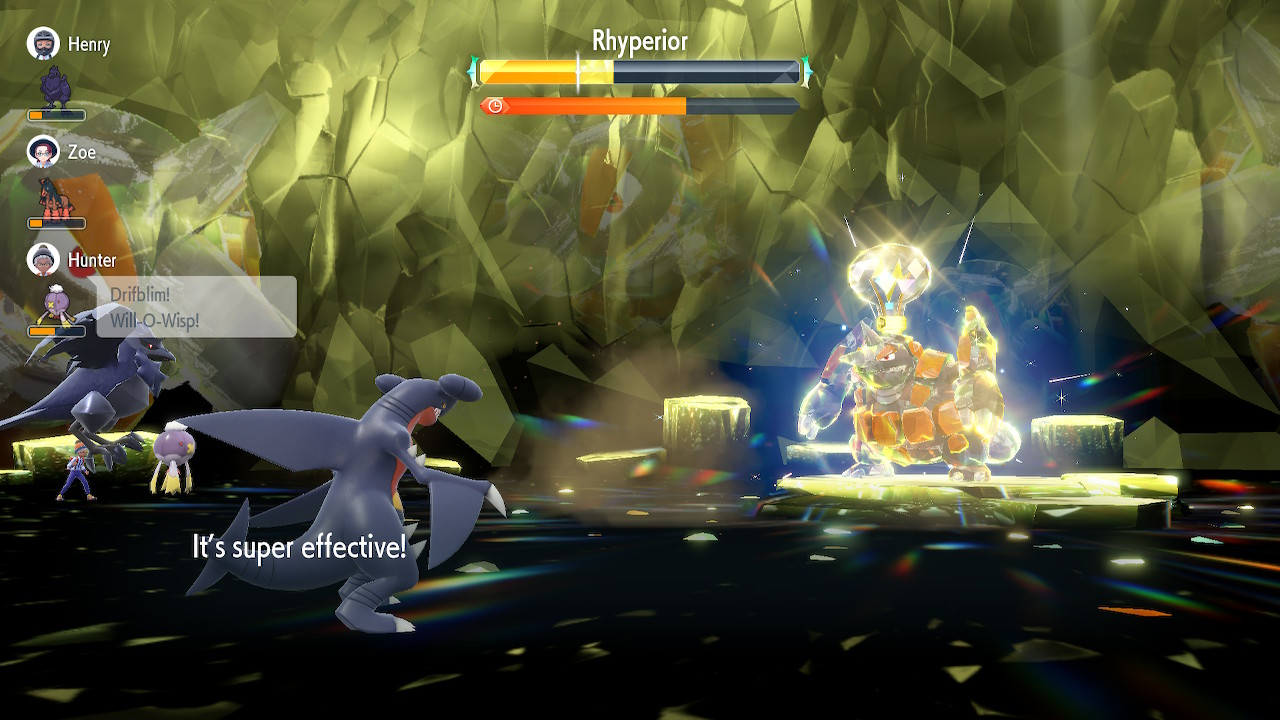Choose Zoe's trainer portrait
Viewport: 1280px width, 720px height.
click(43, 152)
